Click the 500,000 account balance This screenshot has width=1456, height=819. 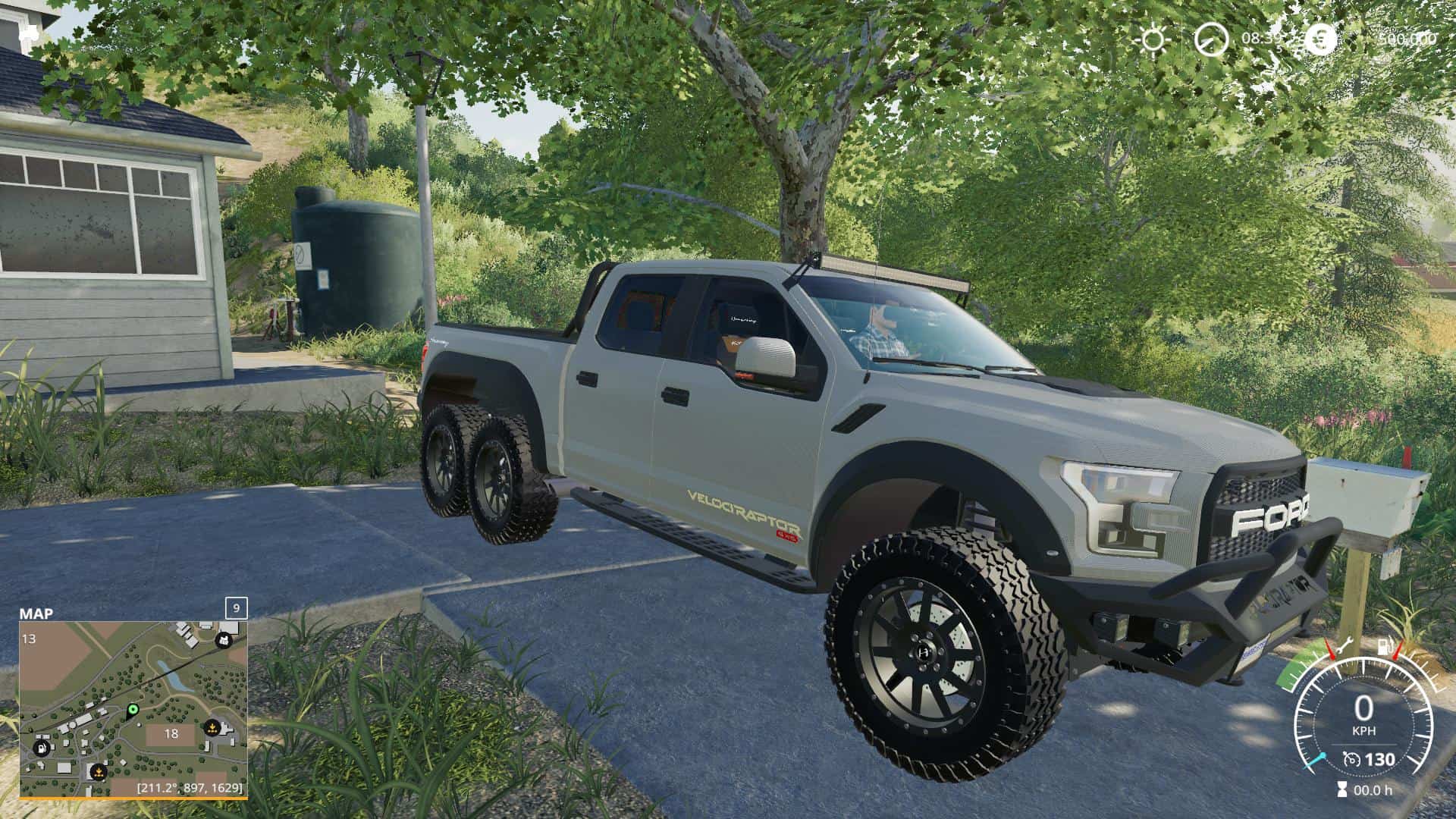[1407, 39]
